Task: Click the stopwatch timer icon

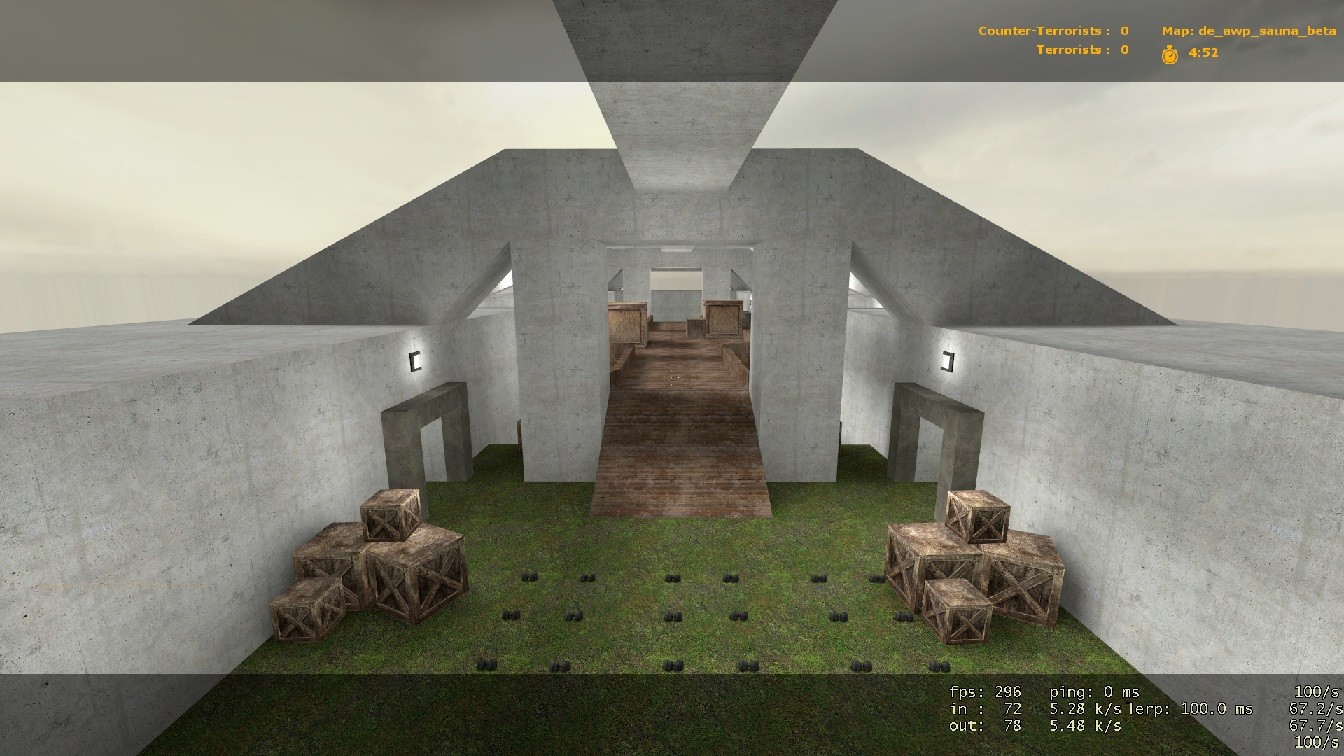Action: 1168,57
